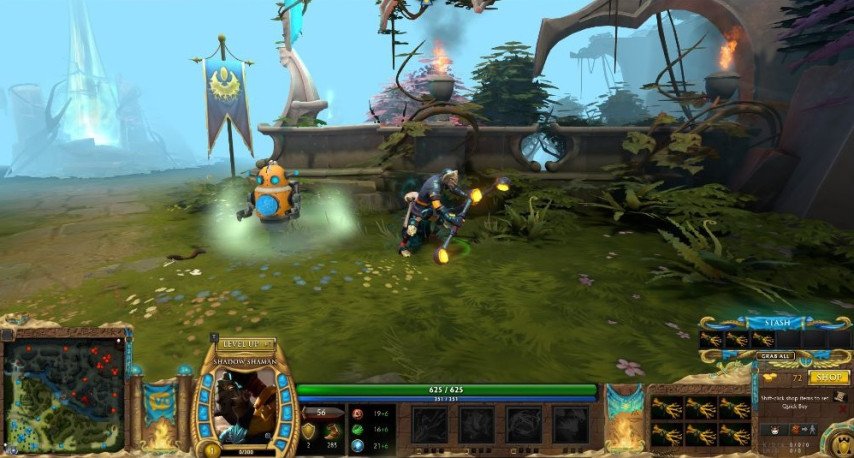Click the Level Up button
854x458 pixels.
pos(245,344)
